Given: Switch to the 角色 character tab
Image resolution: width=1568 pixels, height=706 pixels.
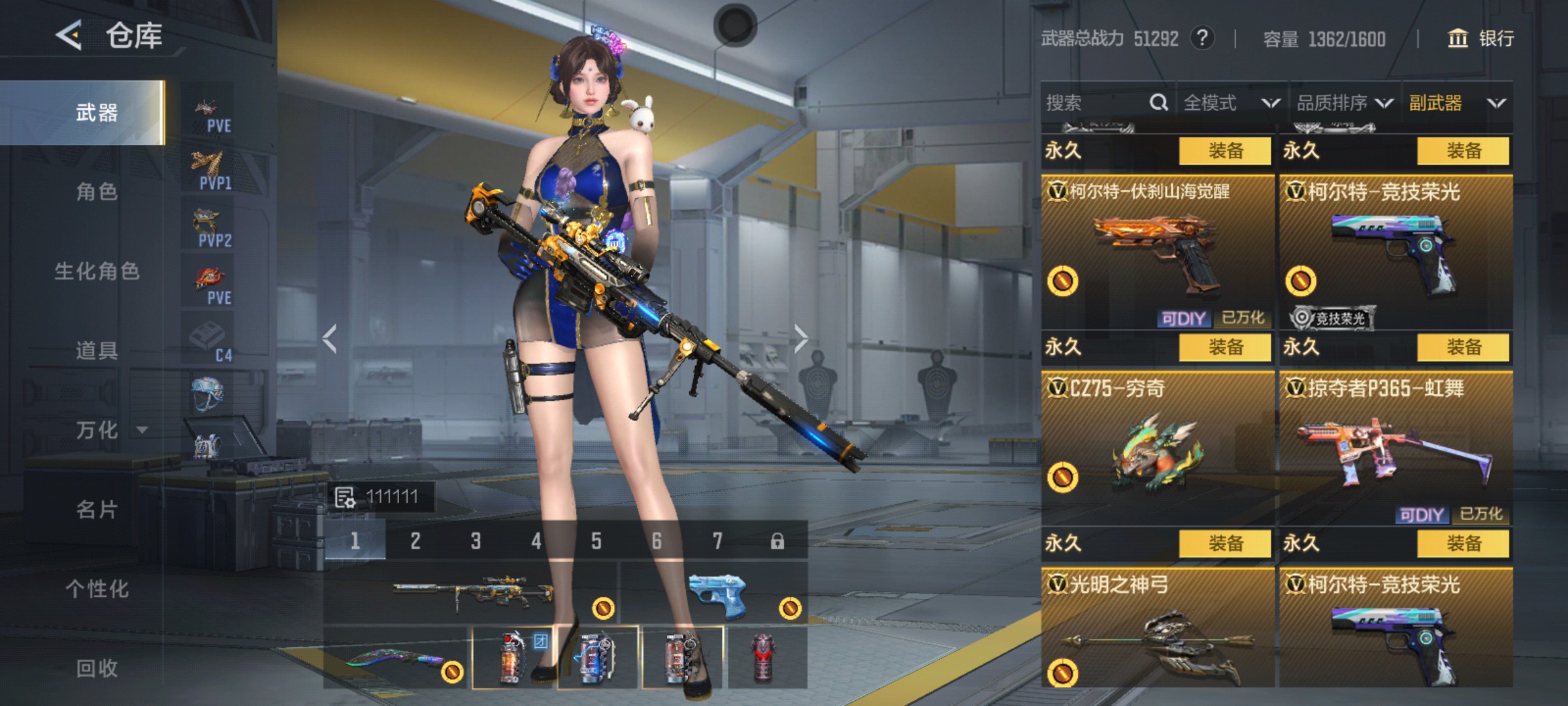Looking at the screenshot, I should (x=97, y=192).
